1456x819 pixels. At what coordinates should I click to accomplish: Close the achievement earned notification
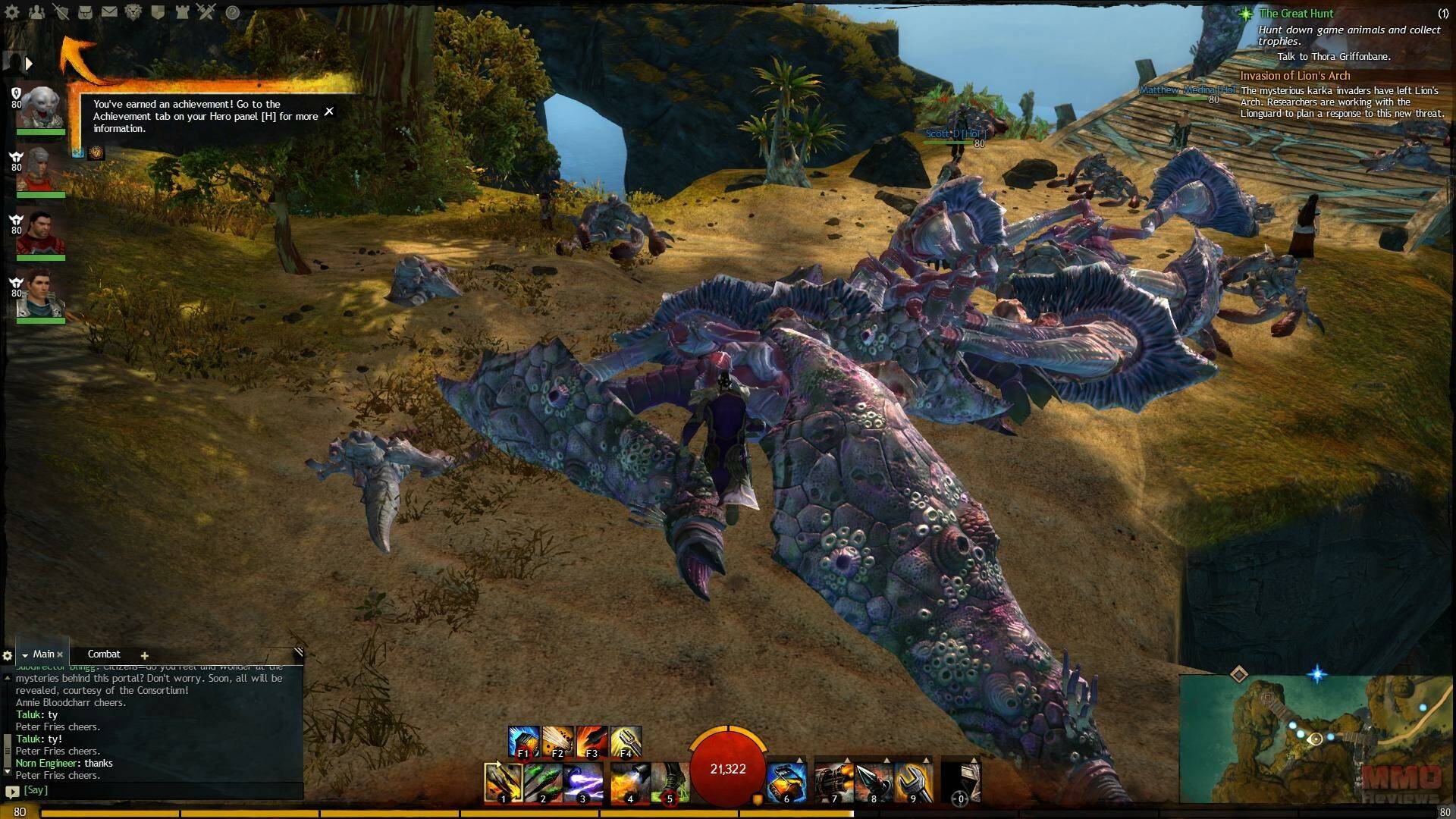click(329, 111)
